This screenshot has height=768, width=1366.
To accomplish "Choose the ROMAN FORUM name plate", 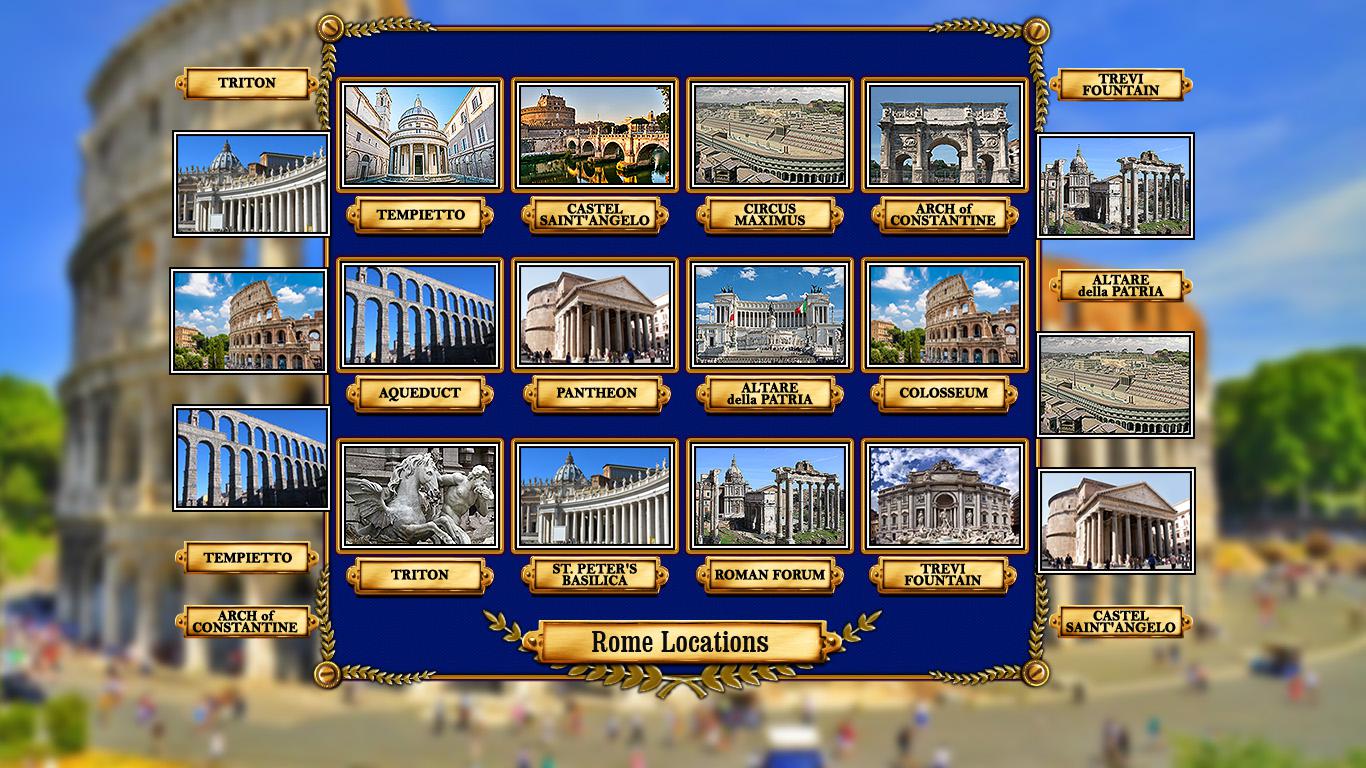I will [769, 575].
